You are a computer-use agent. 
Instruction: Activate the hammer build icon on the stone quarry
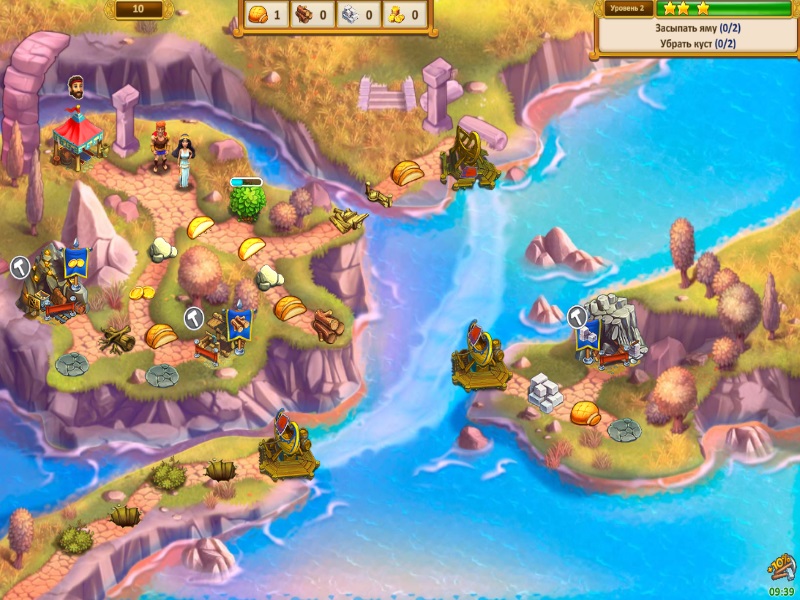pyautogui.click(x=577, y=317)
